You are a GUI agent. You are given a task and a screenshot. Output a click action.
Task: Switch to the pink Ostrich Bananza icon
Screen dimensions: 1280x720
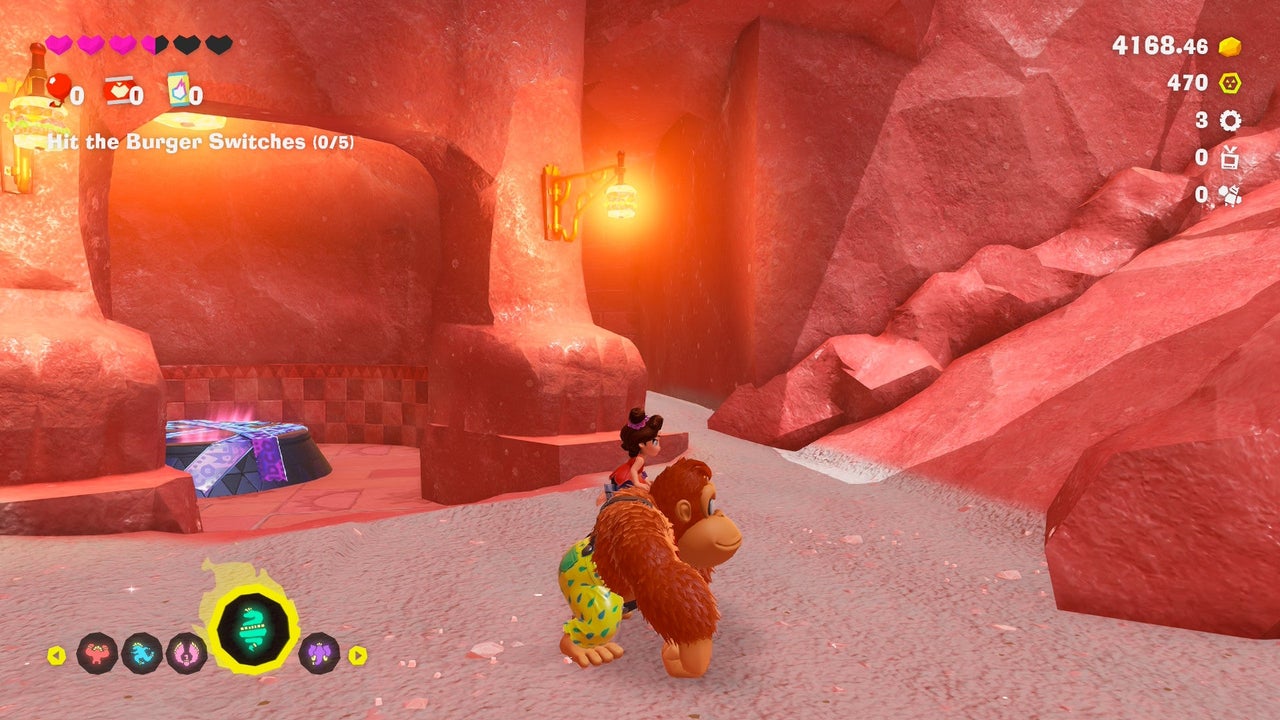pos(186,653)
